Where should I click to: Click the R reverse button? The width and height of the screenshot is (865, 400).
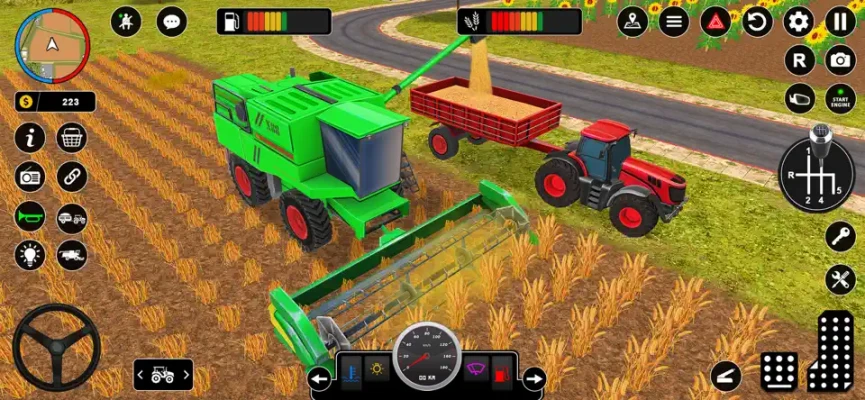pos(798,60)
